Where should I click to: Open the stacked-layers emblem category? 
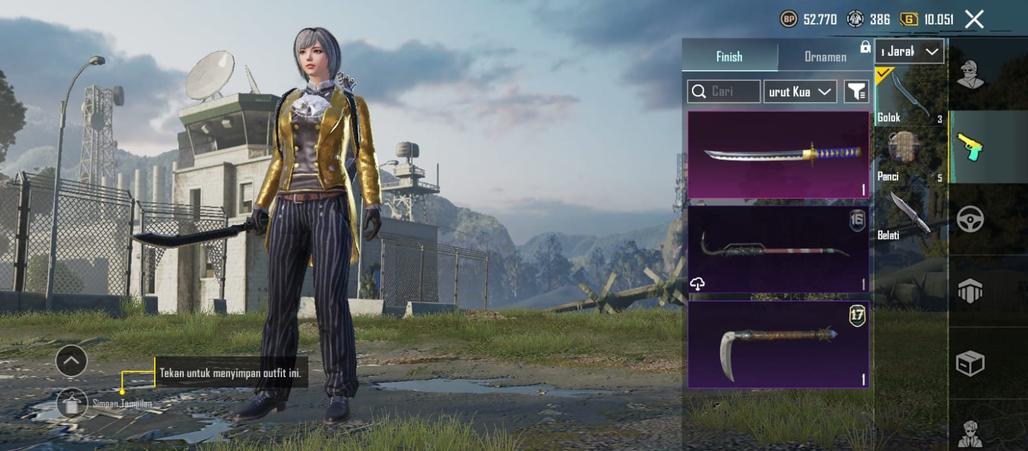(969, 291)
